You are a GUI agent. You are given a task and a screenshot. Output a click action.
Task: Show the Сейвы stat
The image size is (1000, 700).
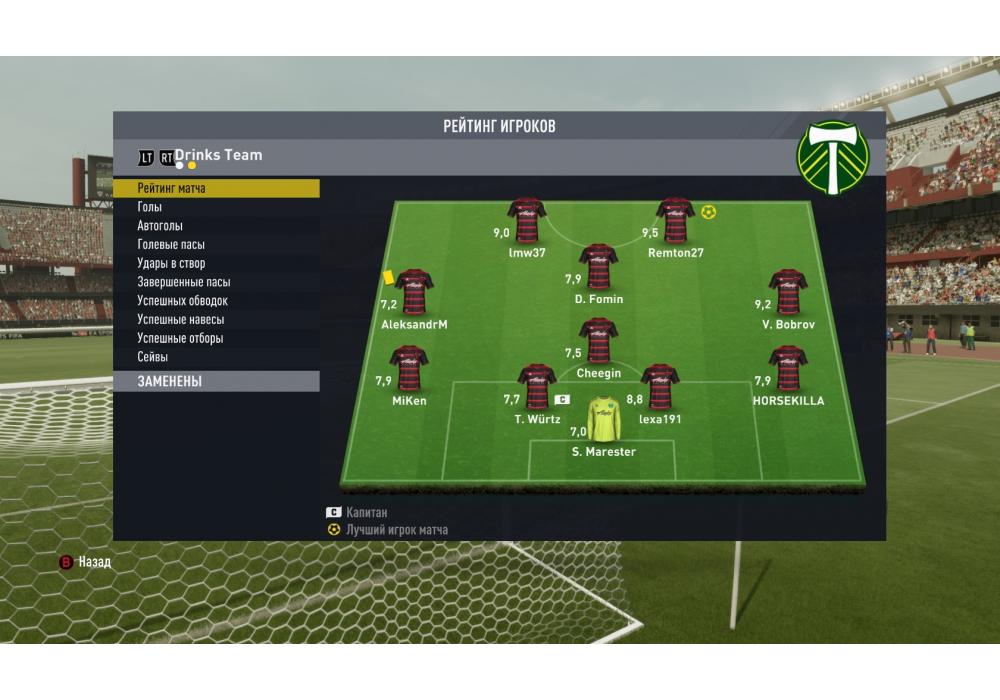[153, 357]
